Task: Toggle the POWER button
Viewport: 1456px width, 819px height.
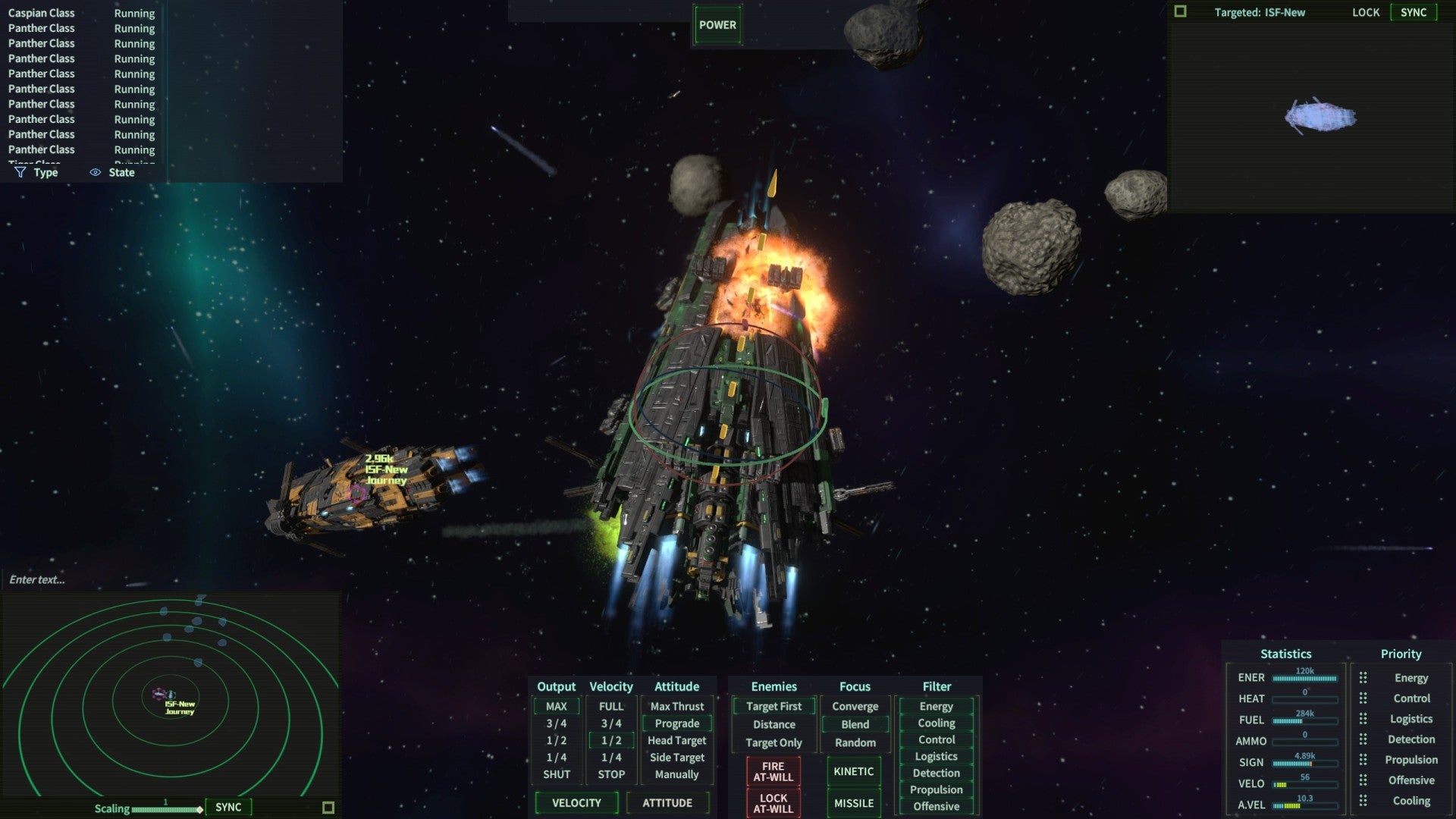Action: [x=717, y=25]
